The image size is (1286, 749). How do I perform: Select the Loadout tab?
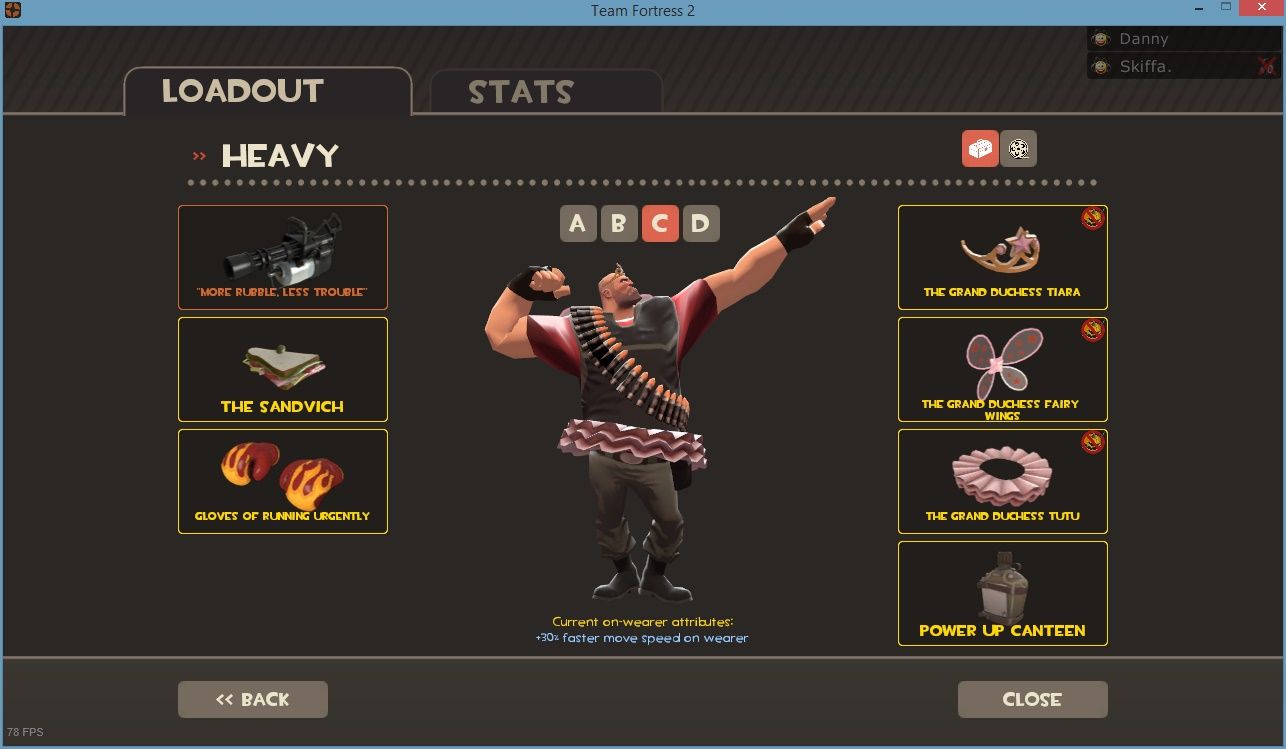(267, 92)
